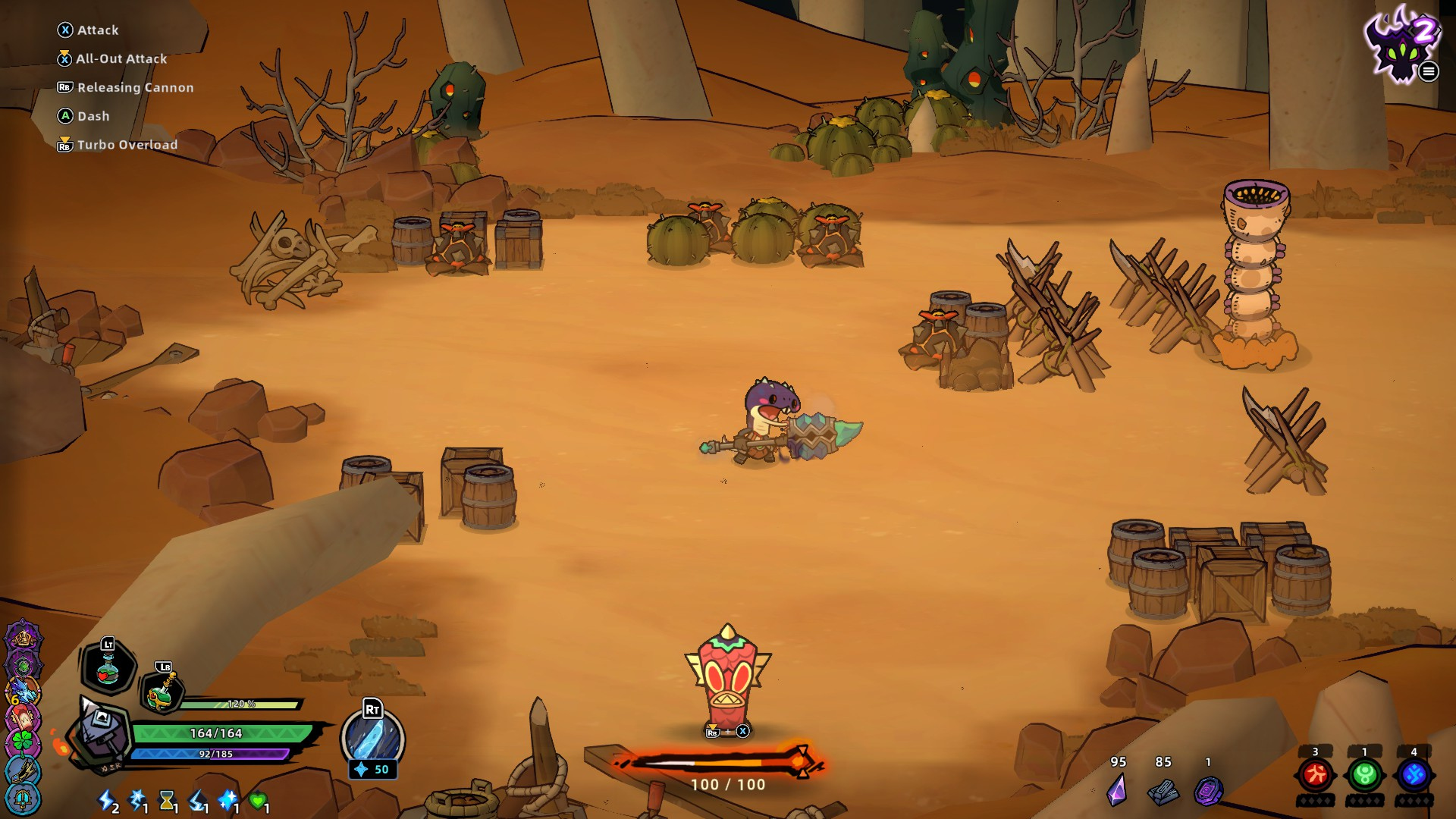Click the red rune element orb
Viewport: 1456px width, 819px height.
point(1316,775)
